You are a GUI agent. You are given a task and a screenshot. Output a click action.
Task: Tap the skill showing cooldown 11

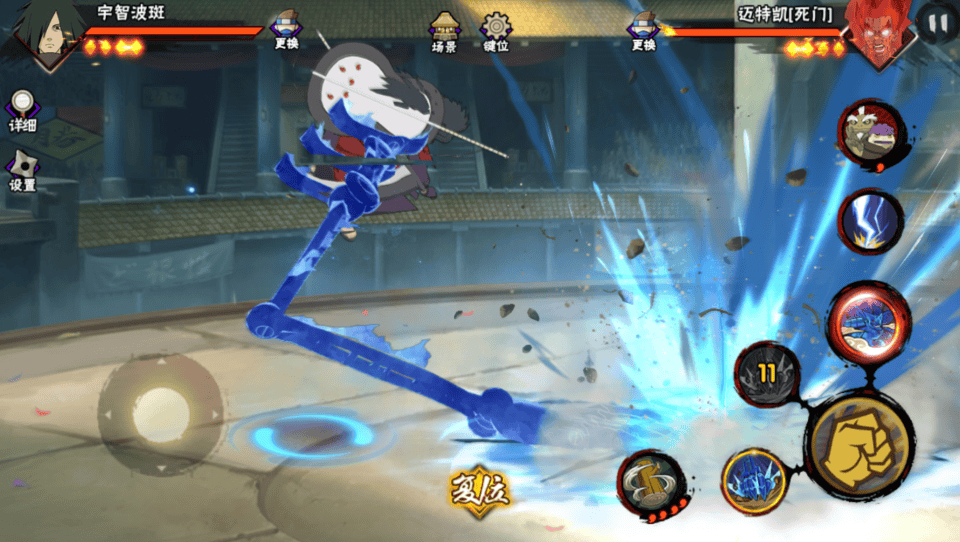tap(767, 375)
